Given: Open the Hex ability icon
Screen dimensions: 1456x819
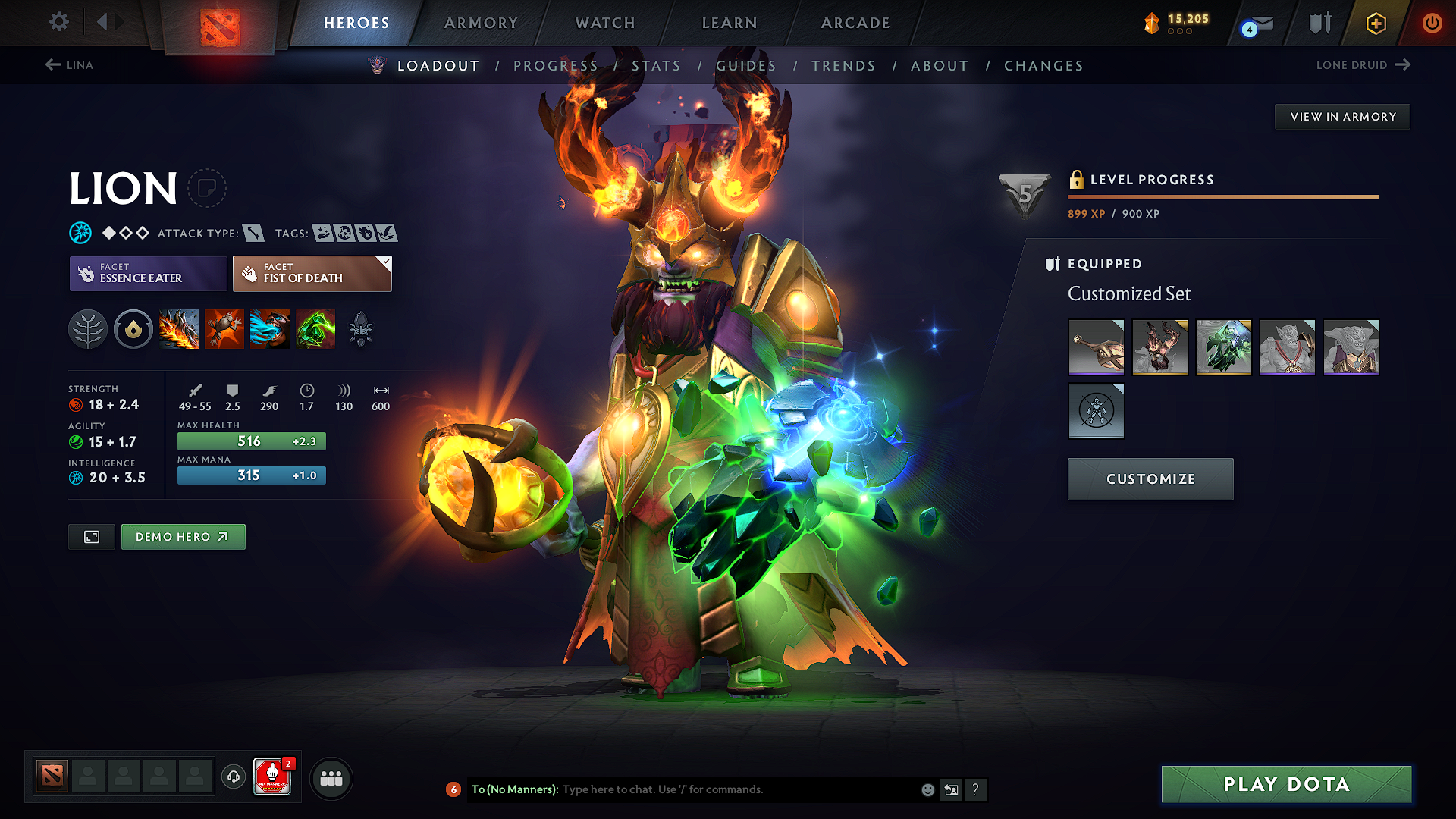Looking at the screenshot, I should point(224,329).
